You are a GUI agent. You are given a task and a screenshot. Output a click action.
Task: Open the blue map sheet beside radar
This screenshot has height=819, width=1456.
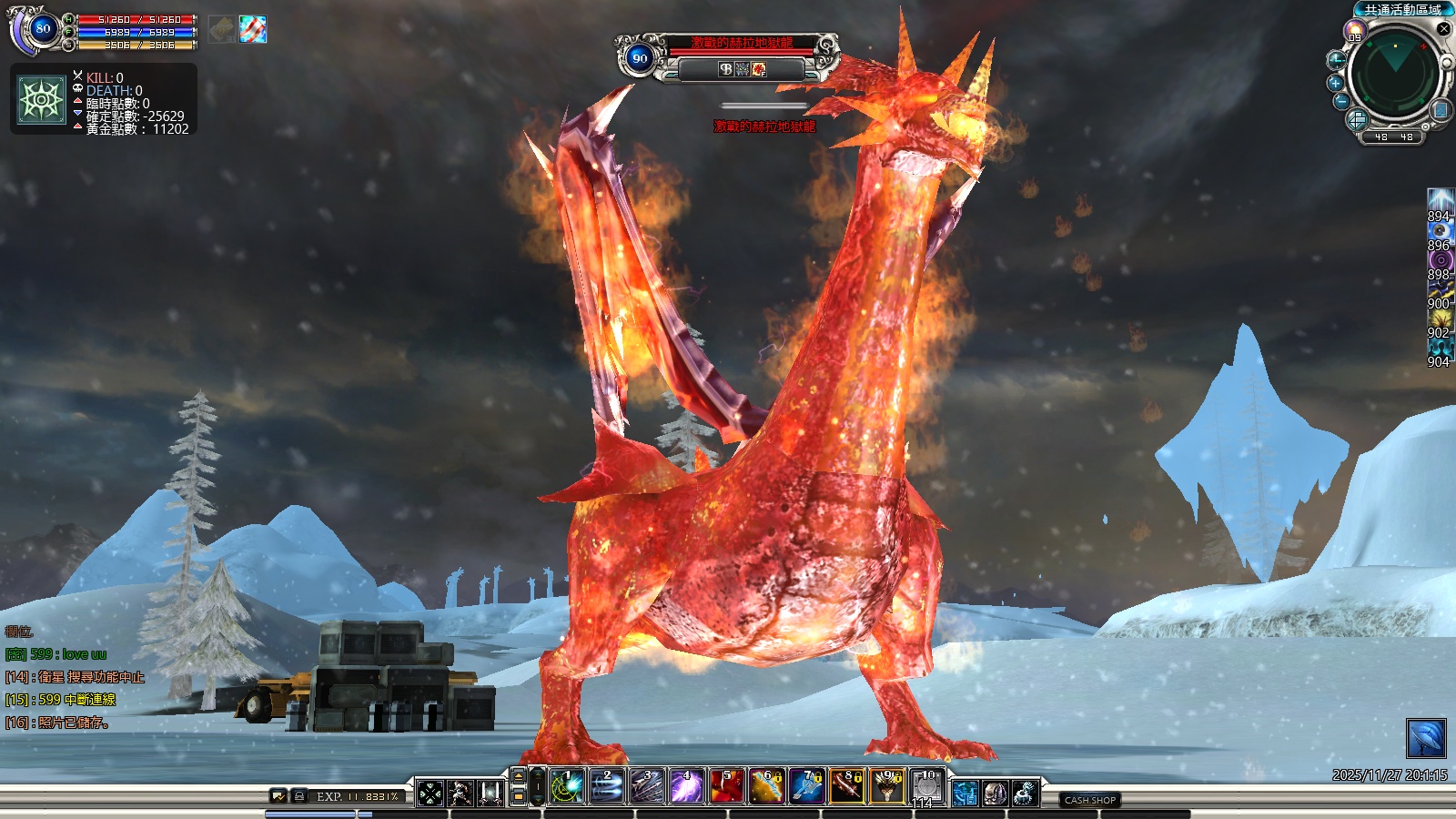[x=1441, y=110]
